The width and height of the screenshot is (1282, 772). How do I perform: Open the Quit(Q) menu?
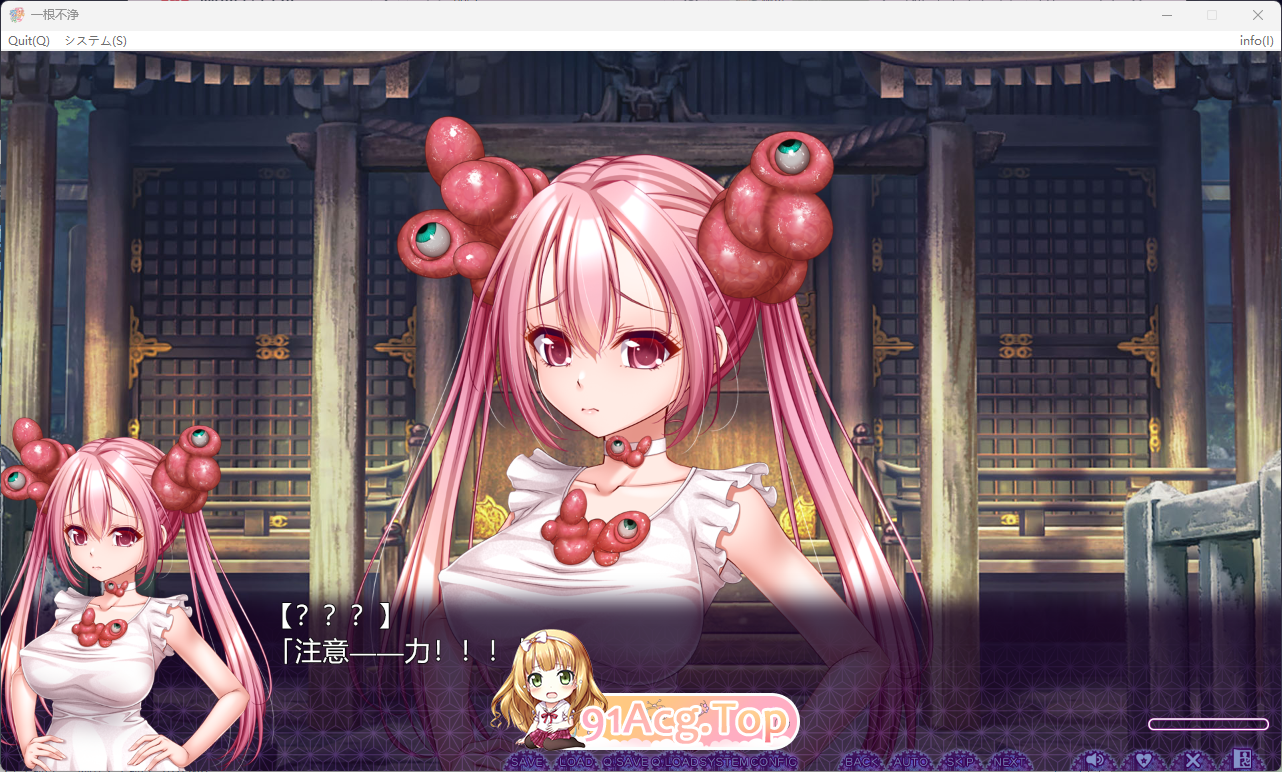(27, 41)
